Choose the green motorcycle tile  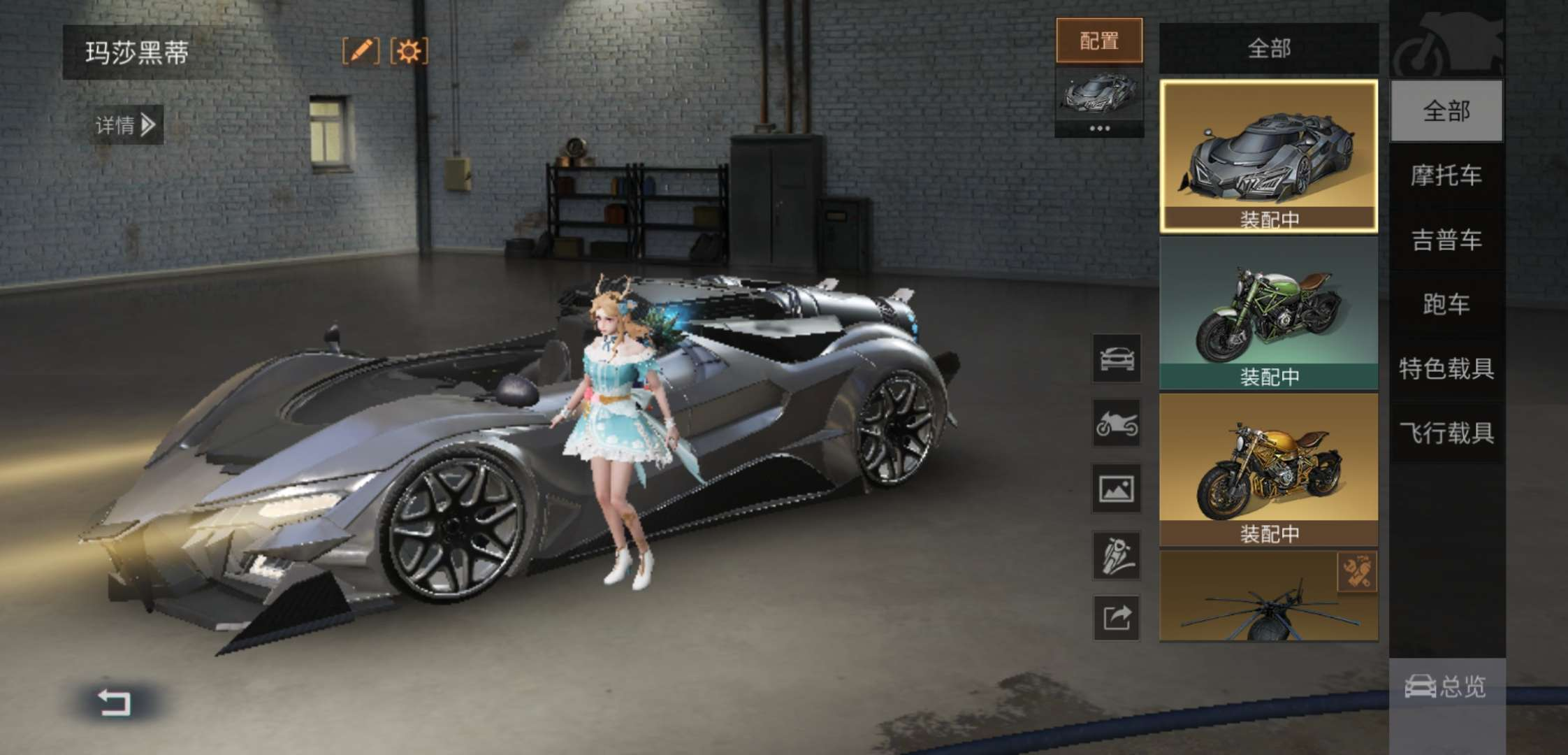click(1268, 312)
